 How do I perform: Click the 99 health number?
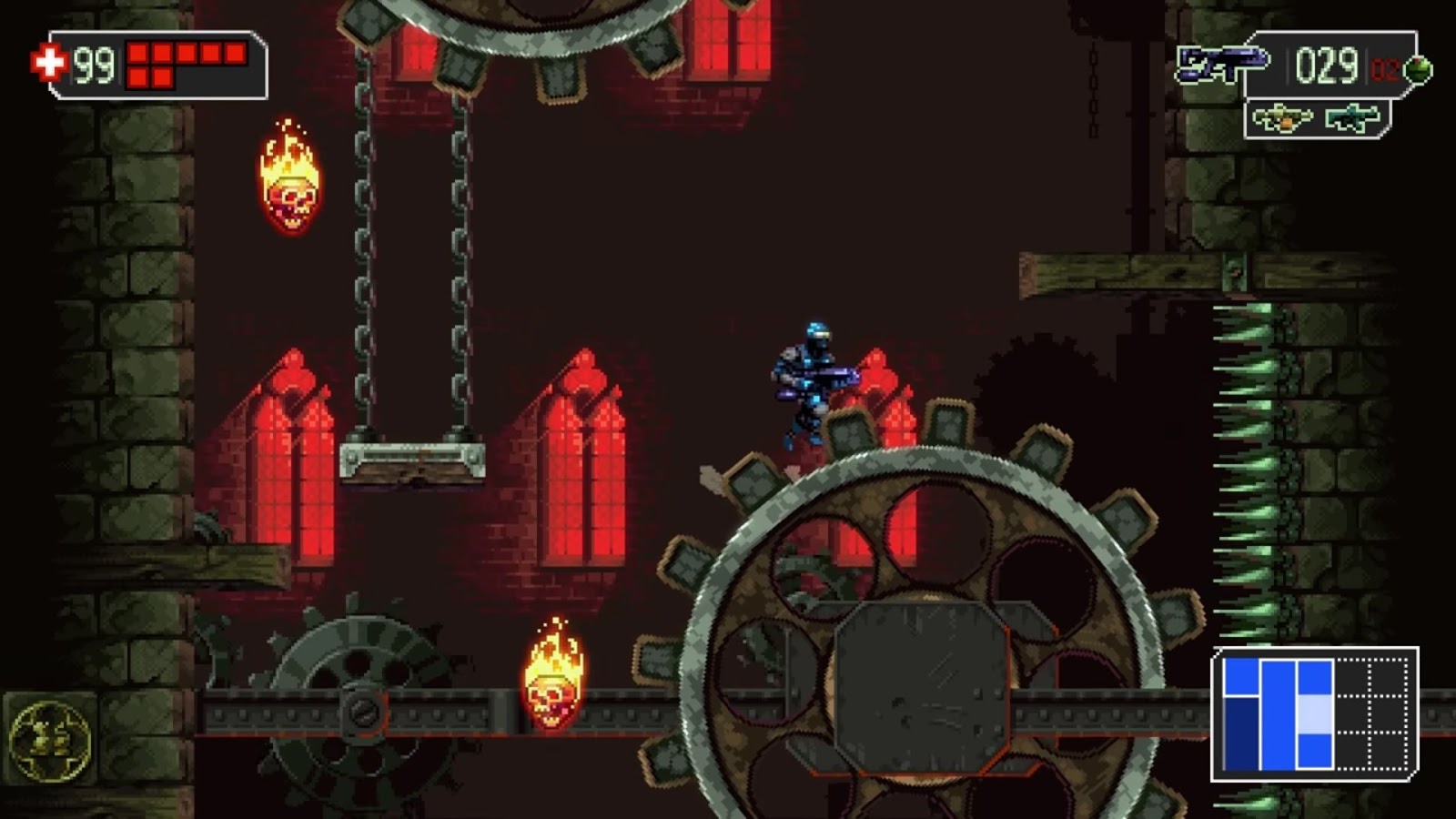point(94,64)
